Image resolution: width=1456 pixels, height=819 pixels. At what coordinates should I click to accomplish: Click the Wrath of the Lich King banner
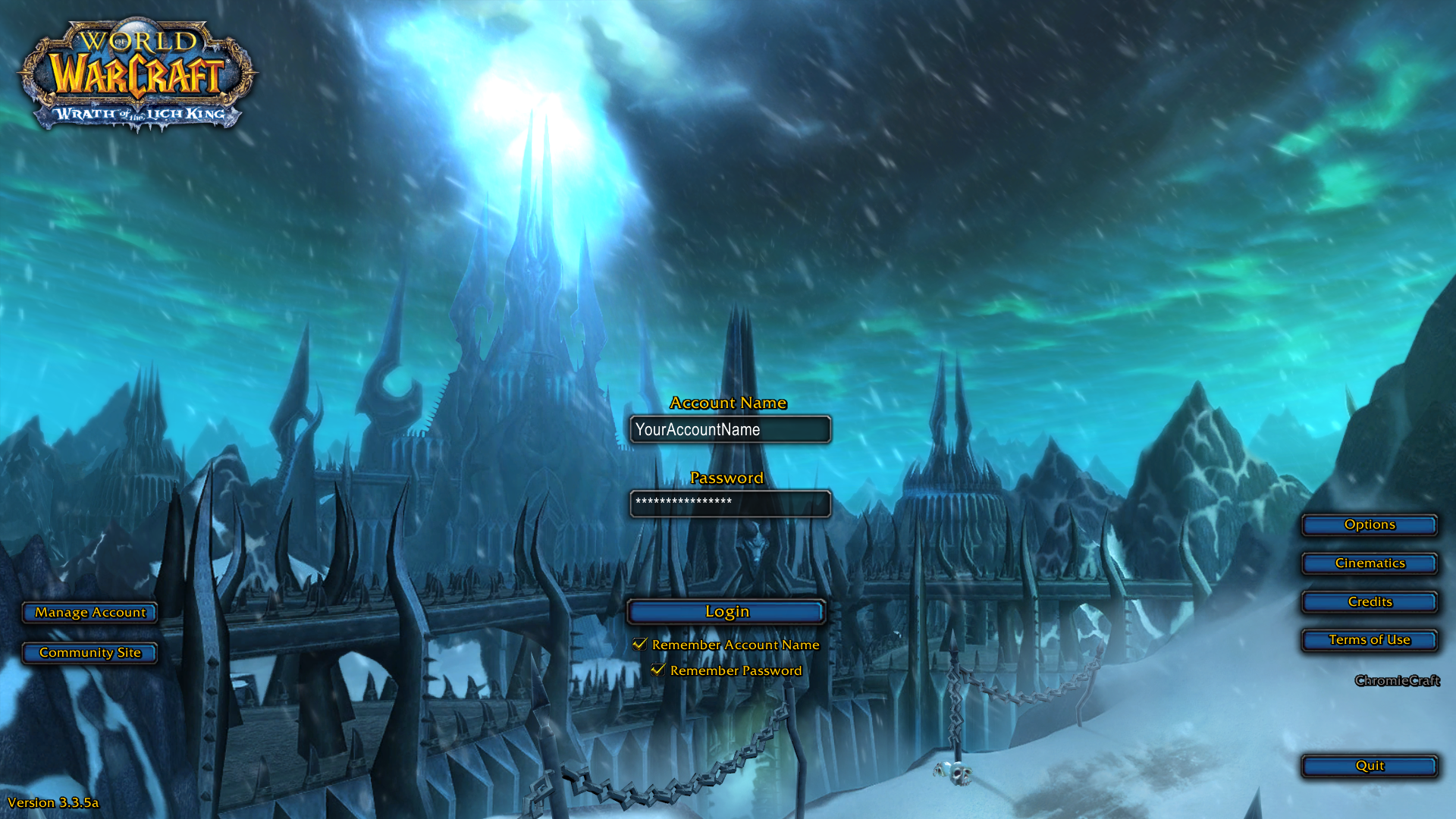click(135, 114)
